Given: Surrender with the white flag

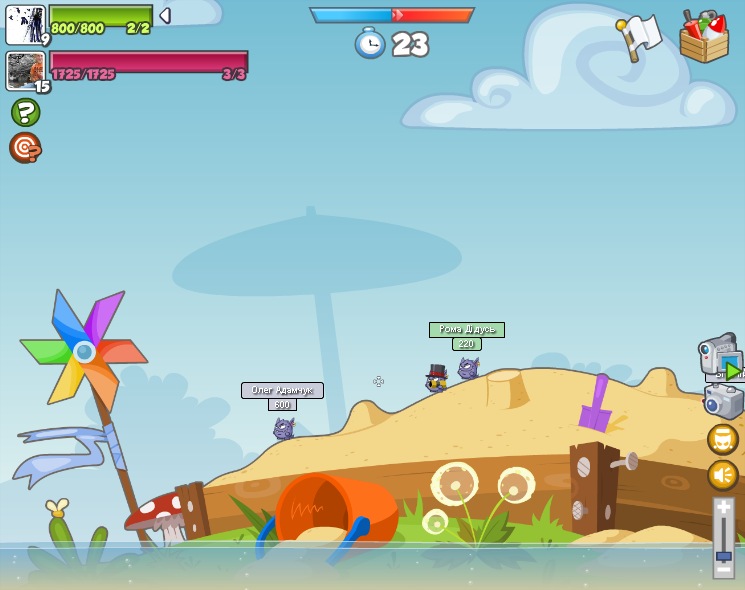Looking at the screenshot, I should pos(639,37).
